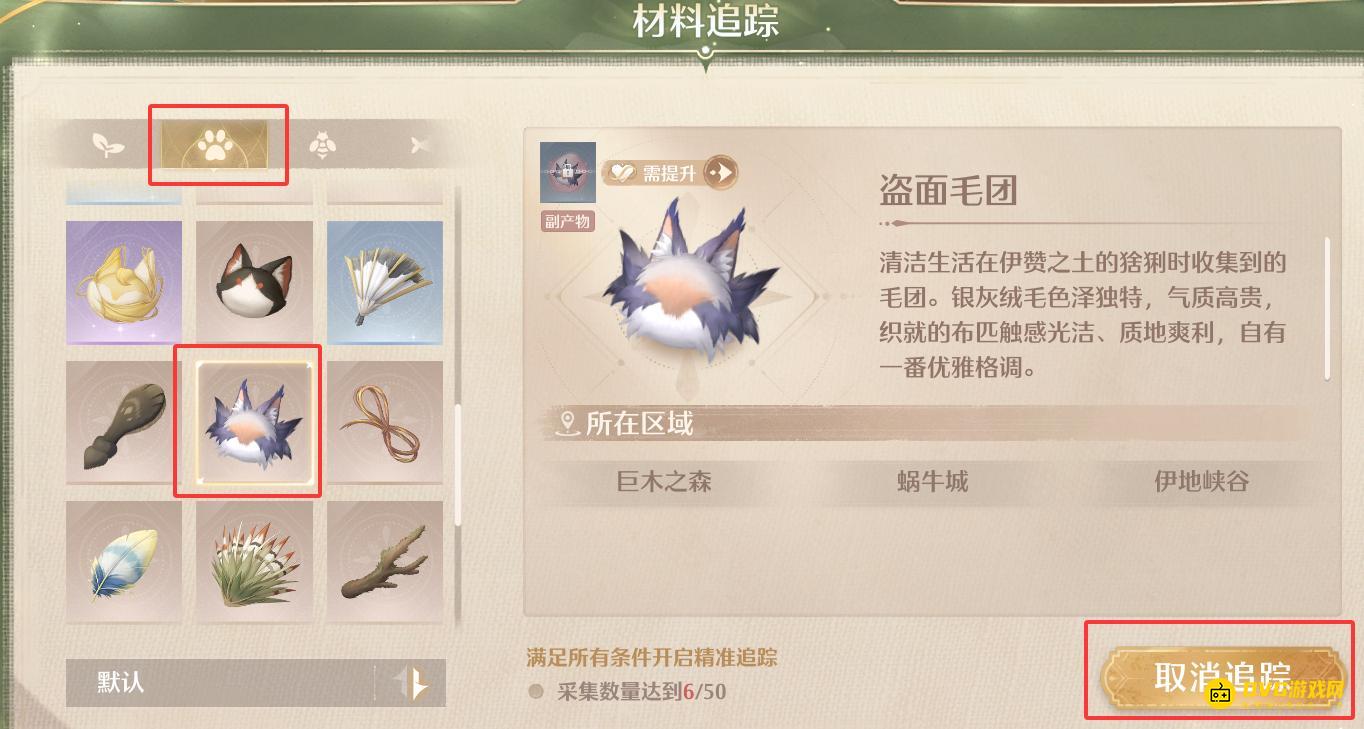Select the straw rope bundle material
The height and width of the screenshot is (729, 1364).
tap(385, 421)
